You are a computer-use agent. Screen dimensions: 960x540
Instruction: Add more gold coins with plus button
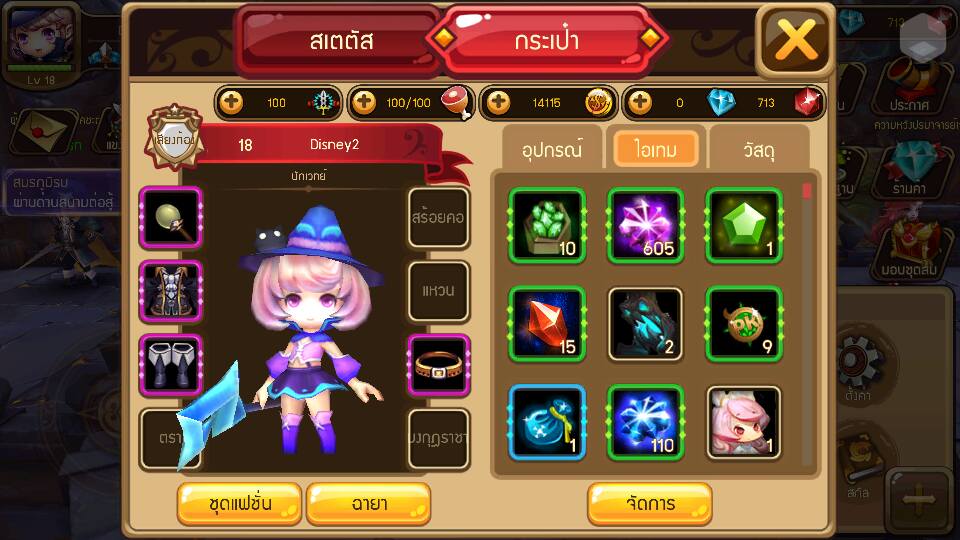coord(498,102)
